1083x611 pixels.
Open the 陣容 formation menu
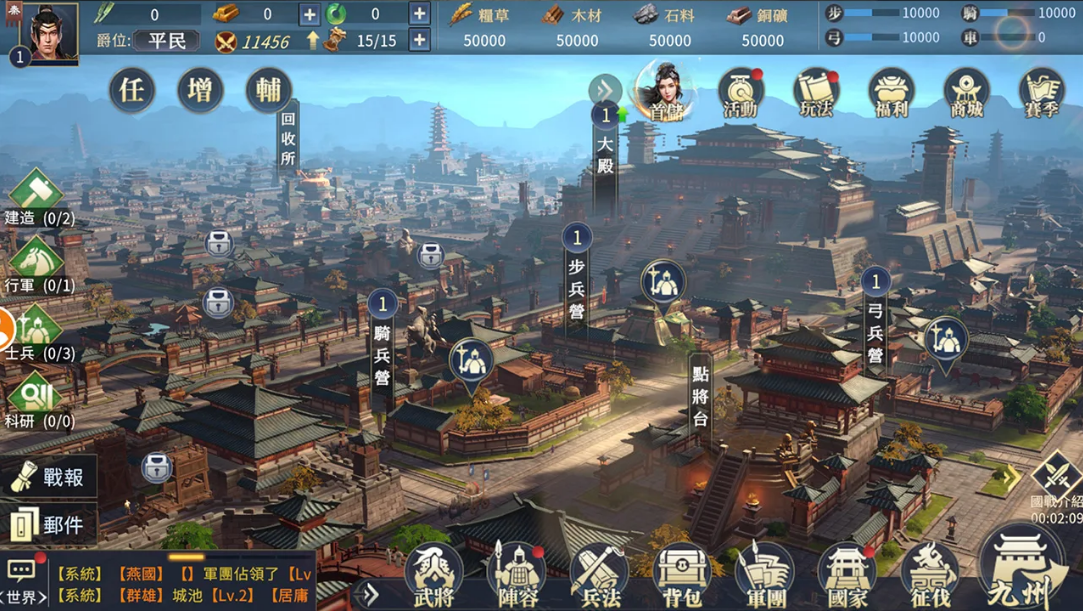[516, 575]
